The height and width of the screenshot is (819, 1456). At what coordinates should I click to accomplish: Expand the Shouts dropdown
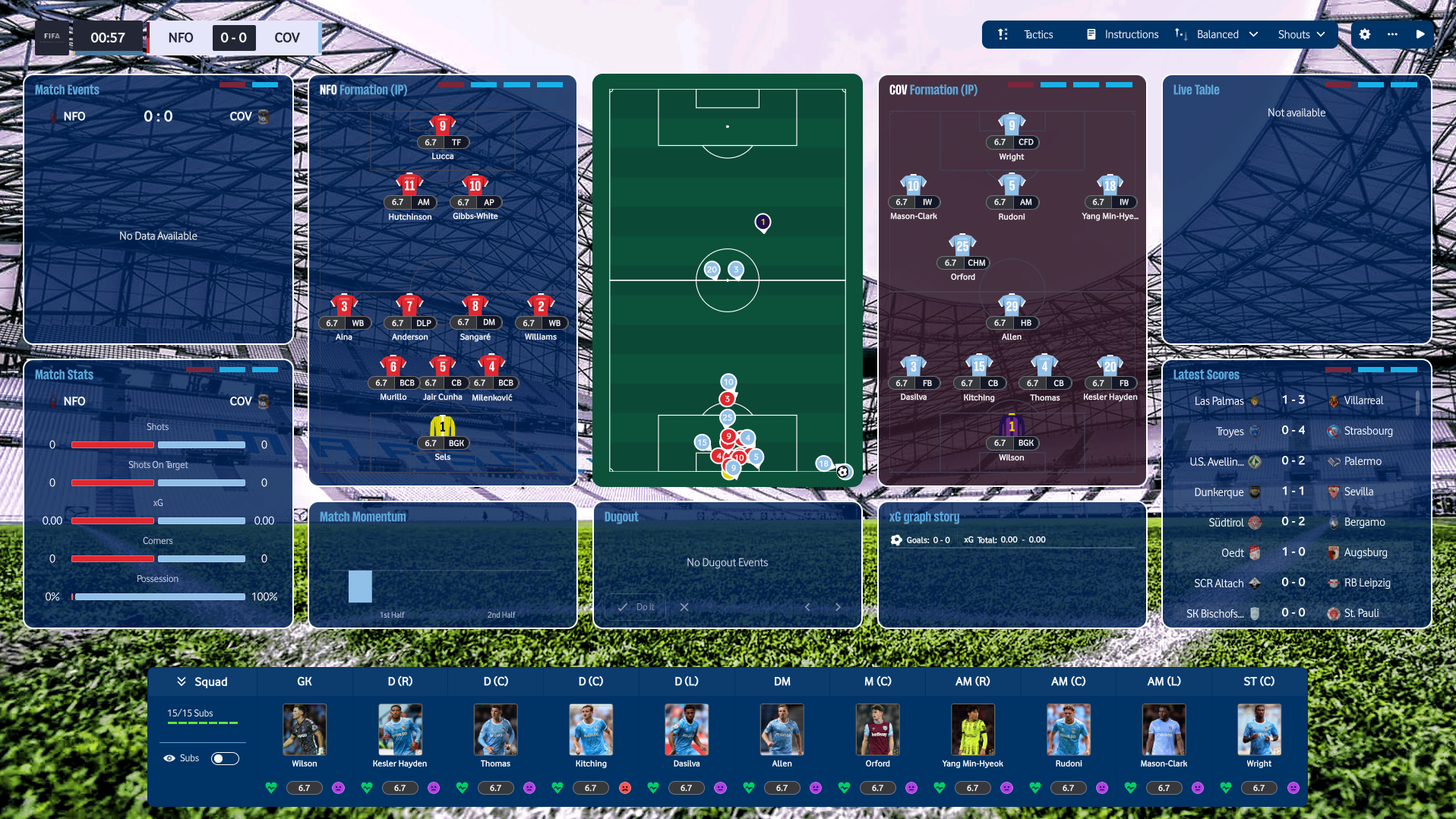coord(1300,34)
